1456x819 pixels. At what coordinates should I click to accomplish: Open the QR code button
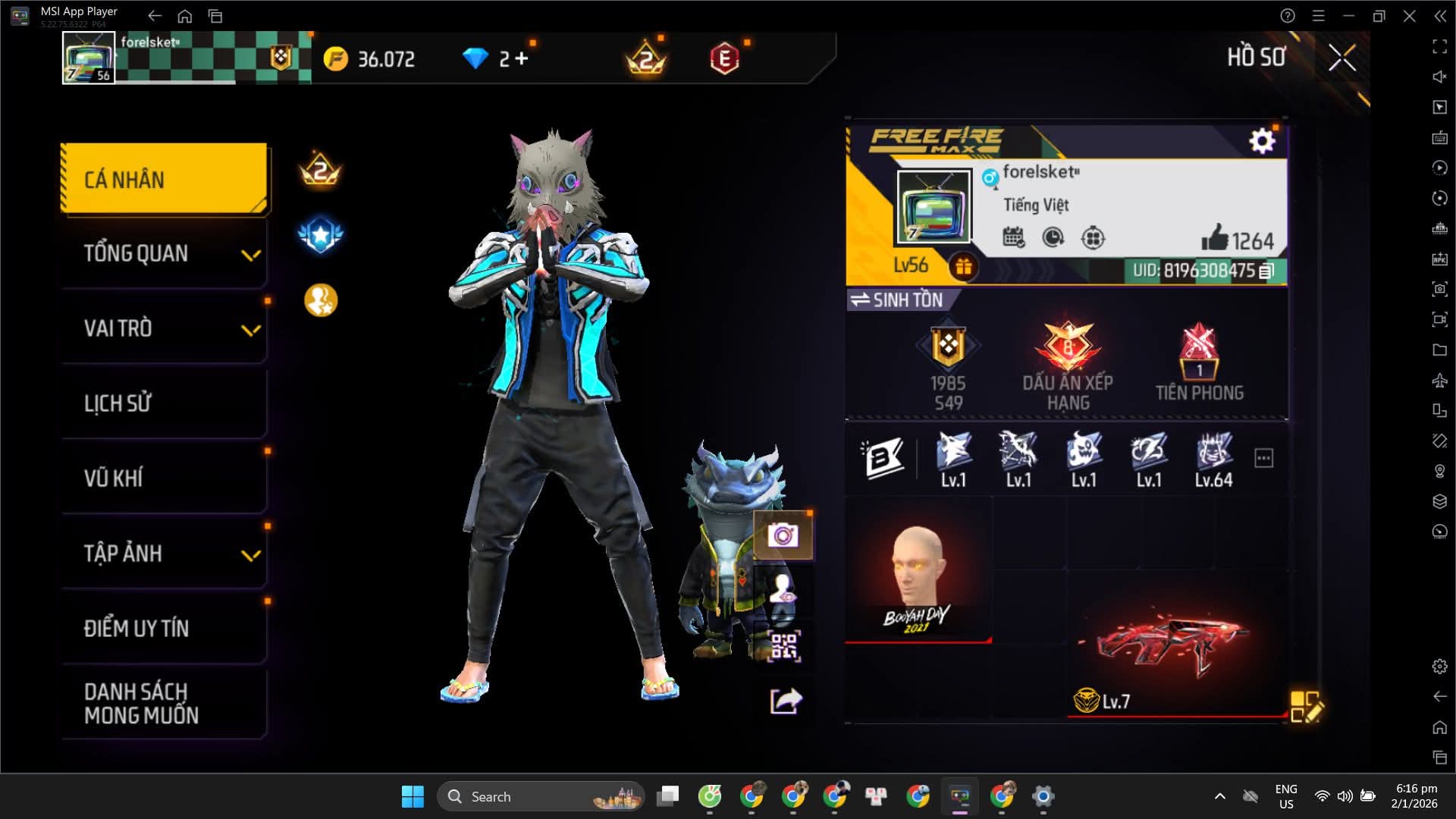(784, 646)
